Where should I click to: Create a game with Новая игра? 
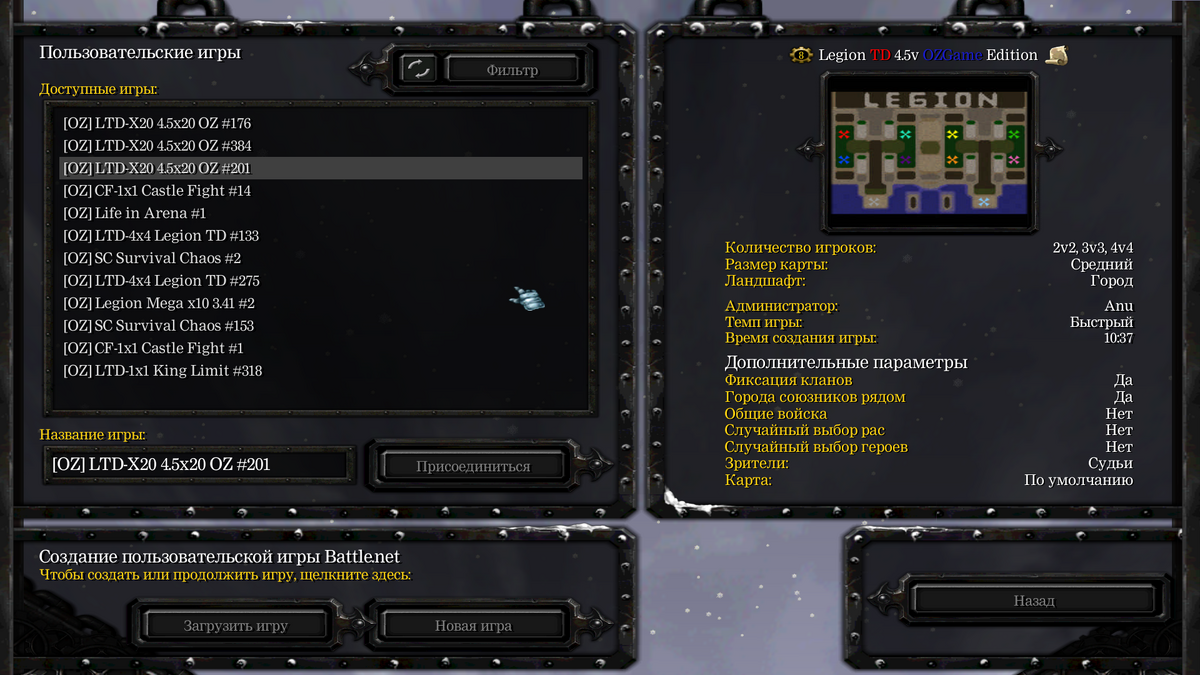click(x=473, y=626)
